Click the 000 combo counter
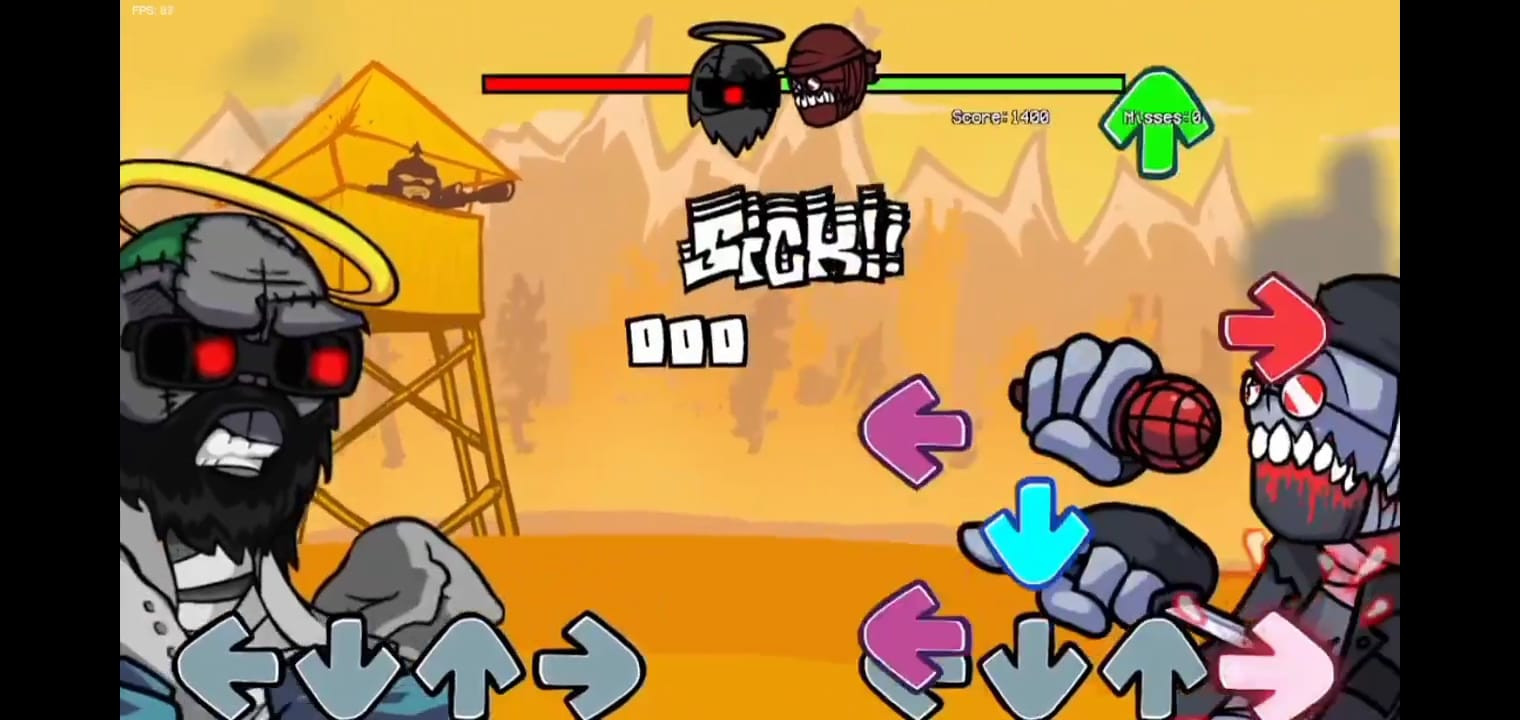Viewport: 1520px width, 720px height. [x=685, y=340]
